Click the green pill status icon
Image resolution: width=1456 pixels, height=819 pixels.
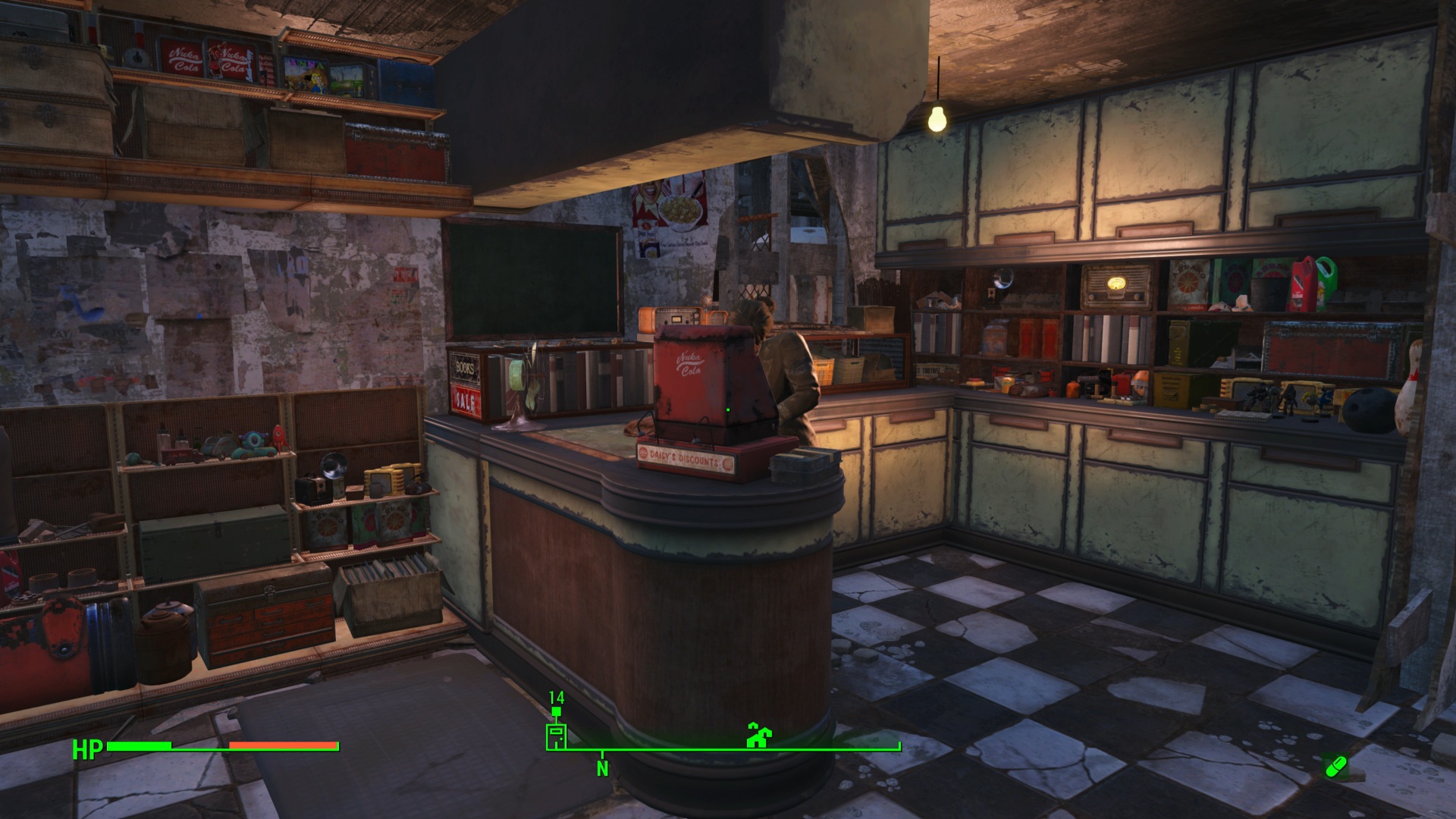[x=1335, y=767]
